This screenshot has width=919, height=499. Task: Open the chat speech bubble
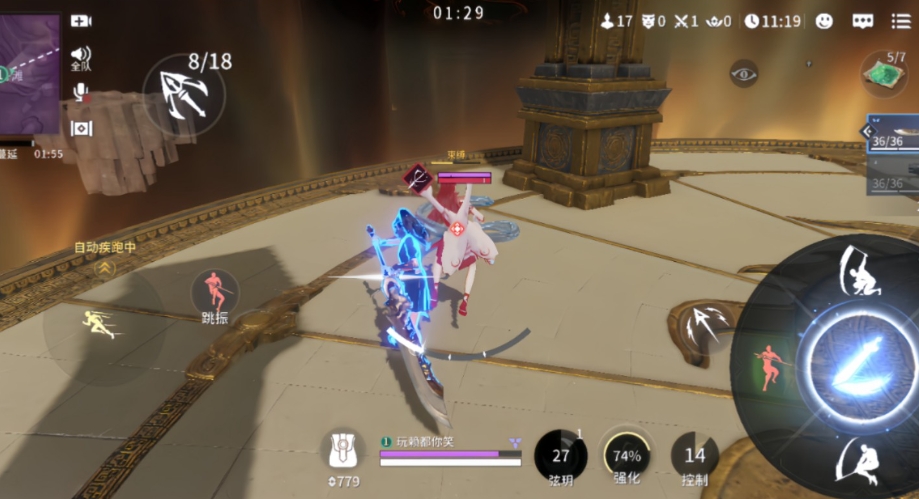863,21
